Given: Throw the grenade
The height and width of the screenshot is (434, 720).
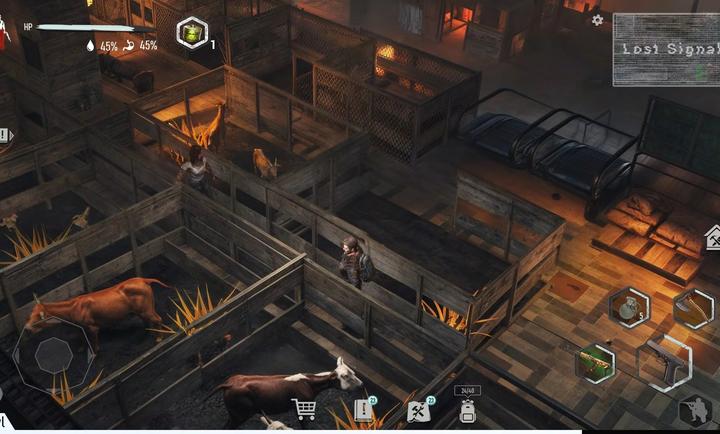Looking at the screenshot, I should coord(628,307).
